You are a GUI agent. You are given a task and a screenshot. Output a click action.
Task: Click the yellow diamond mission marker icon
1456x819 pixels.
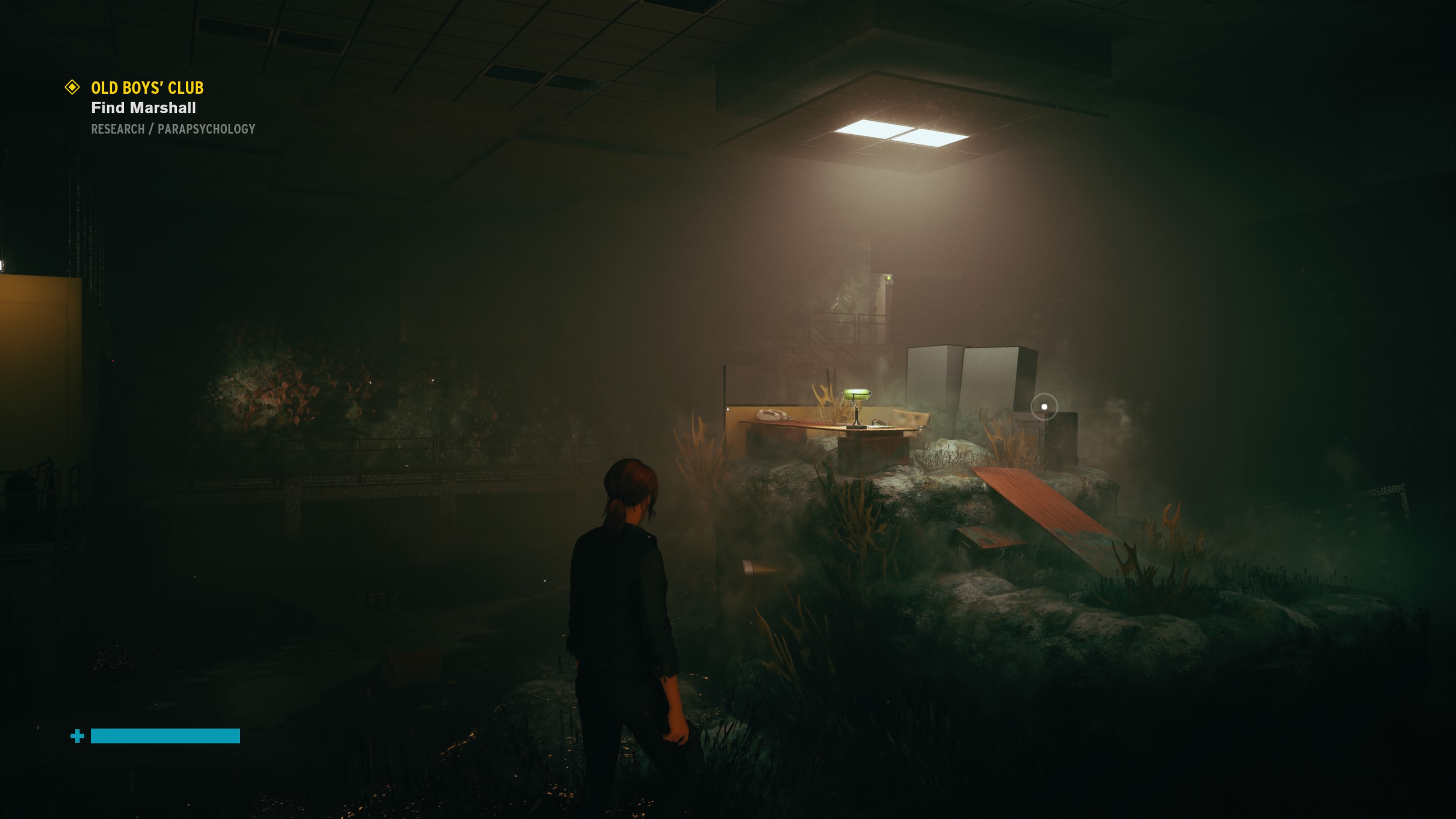72,87
